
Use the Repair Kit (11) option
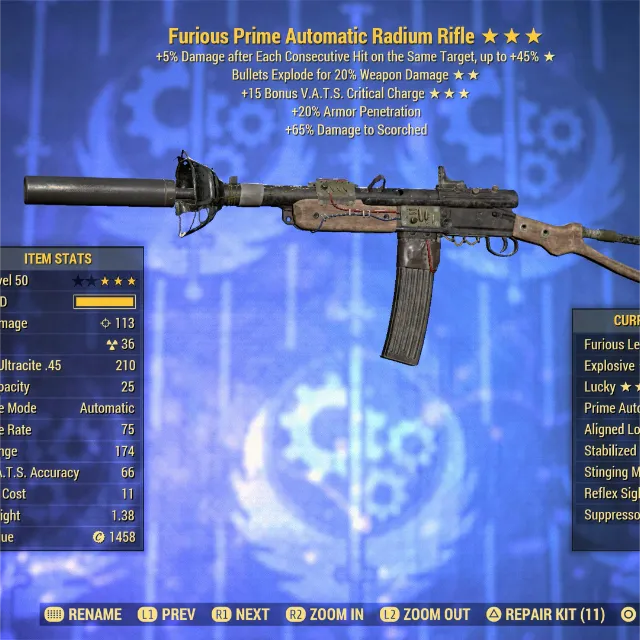pyautogui.click(x=545, y=614)
